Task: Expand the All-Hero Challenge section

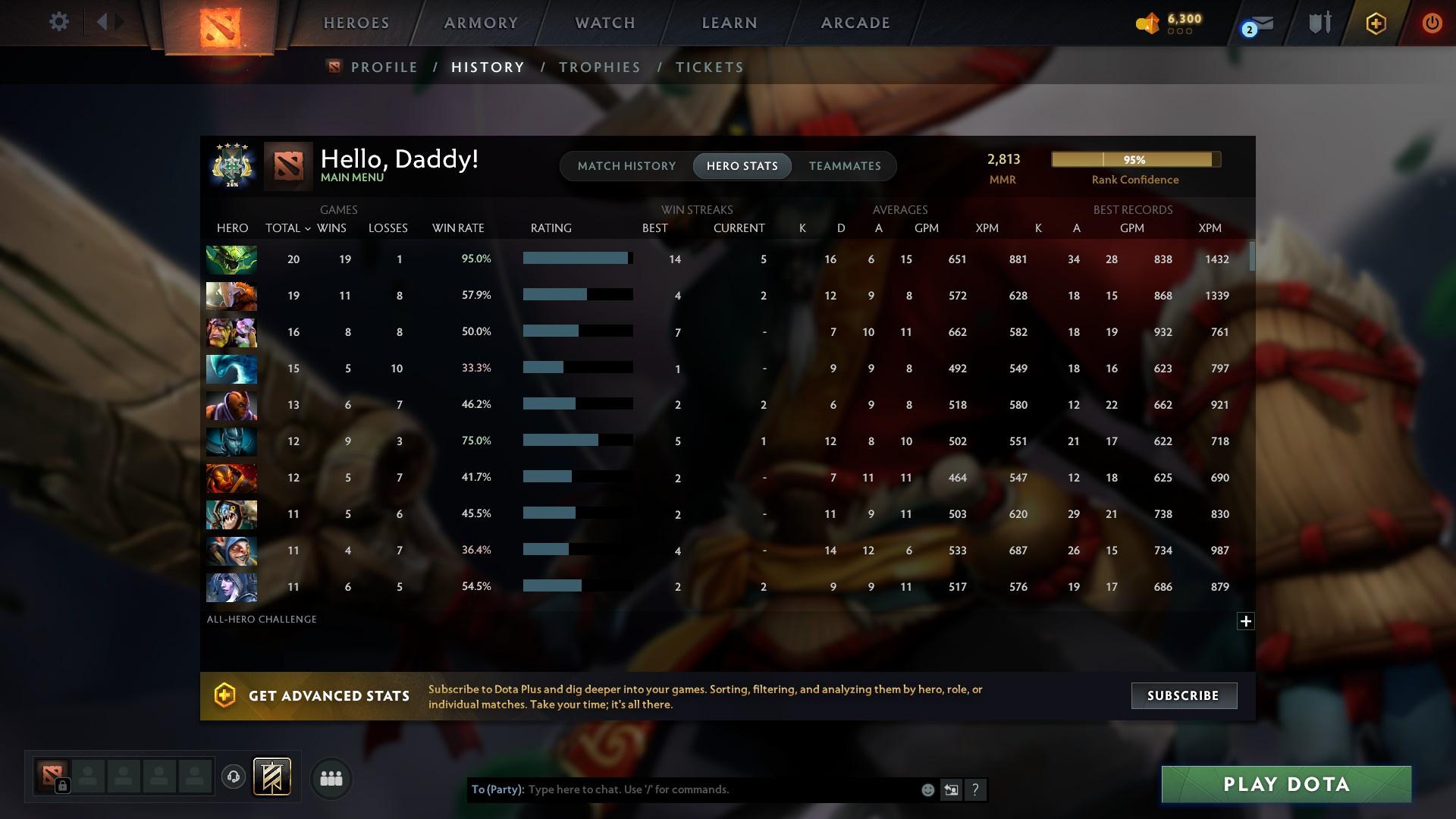Action: pyautogui.click(x=1246, y=621)
